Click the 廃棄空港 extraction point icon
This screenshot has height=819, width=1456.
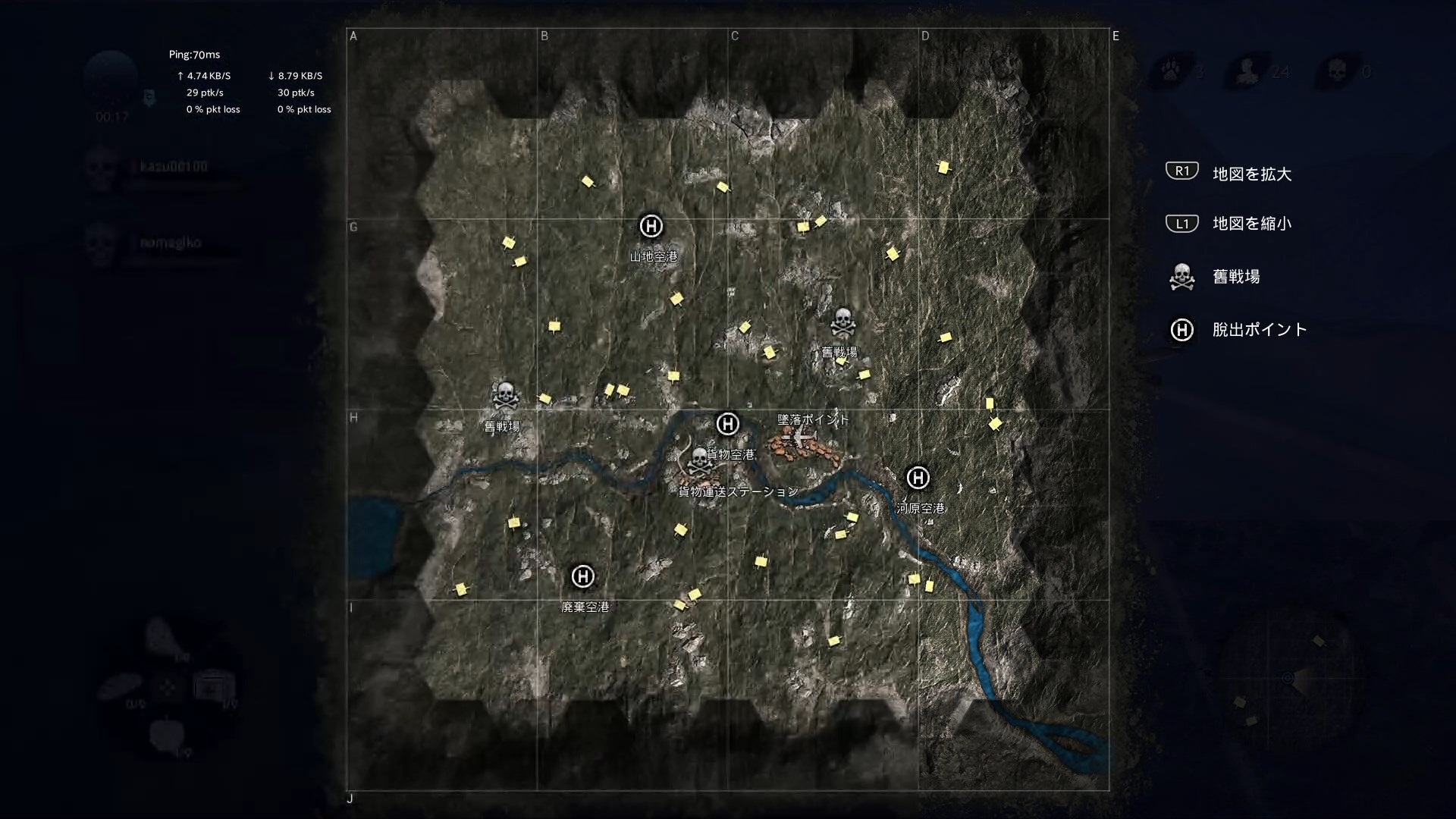582,576
